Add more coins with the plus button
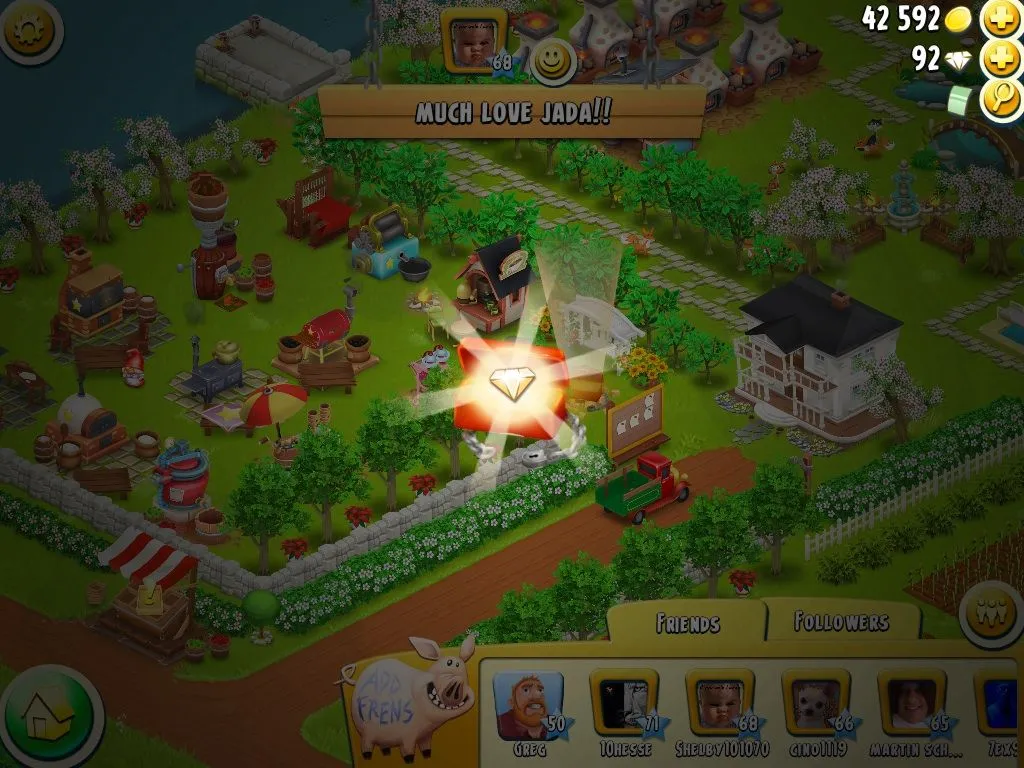1024x768 pixels. (1001, 19)
